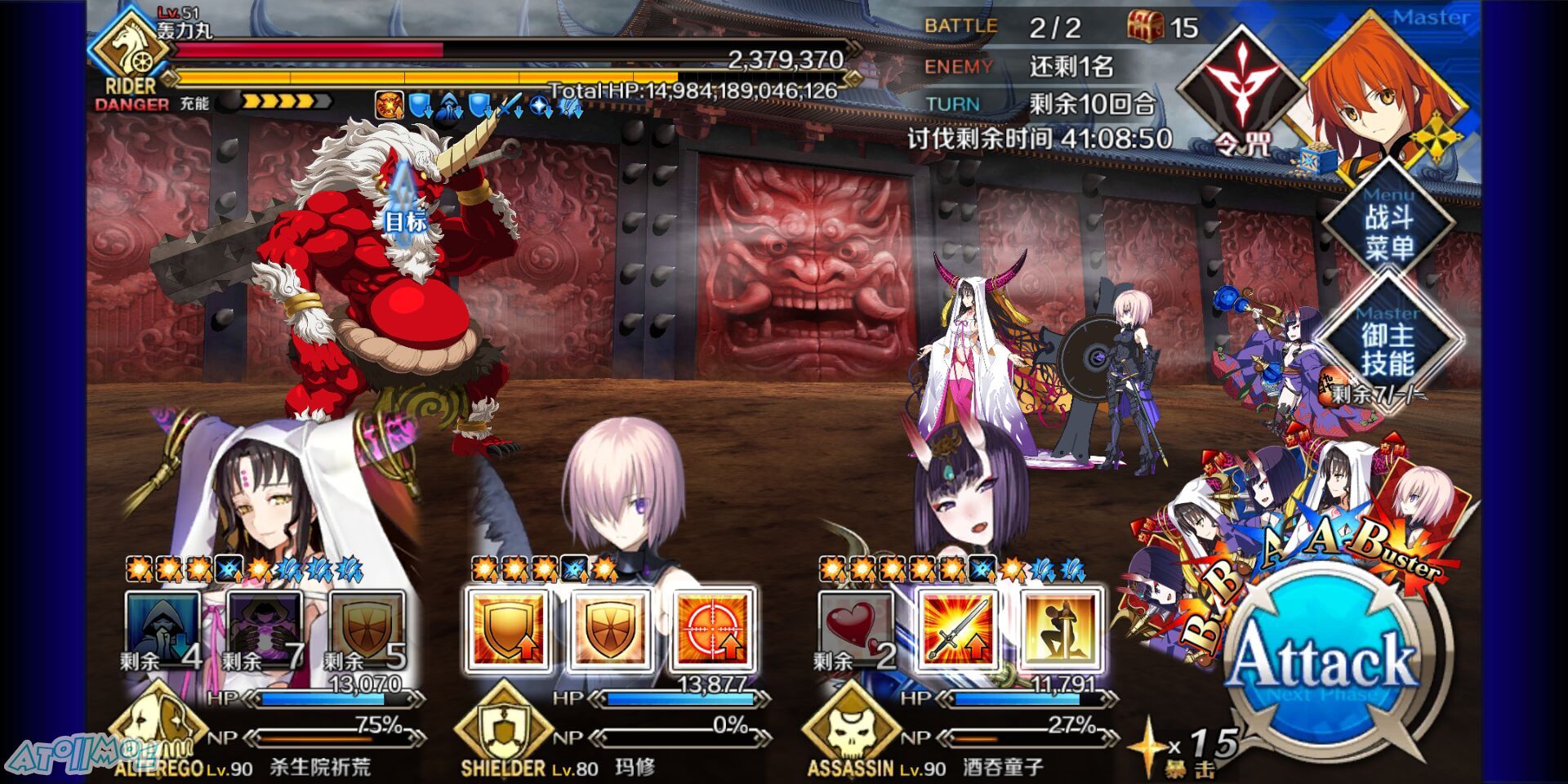The image size is (1568, 784).
Task: Select Kiara's shield skill on cooldown
Action: 366,629
